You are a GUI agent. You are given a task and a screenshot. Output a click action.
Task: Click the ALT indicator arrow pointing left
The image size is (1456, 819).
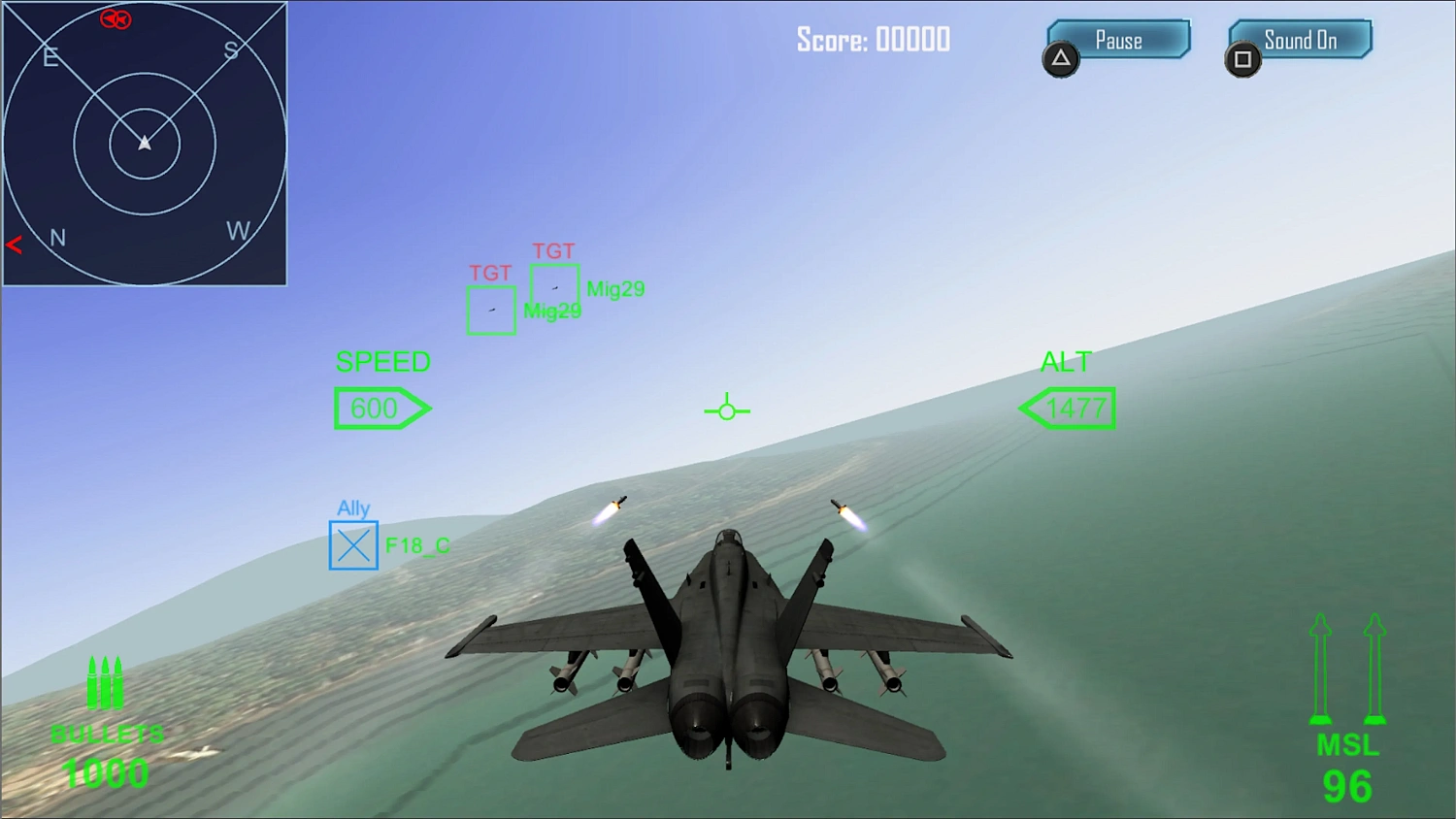tap(1067, 408)
